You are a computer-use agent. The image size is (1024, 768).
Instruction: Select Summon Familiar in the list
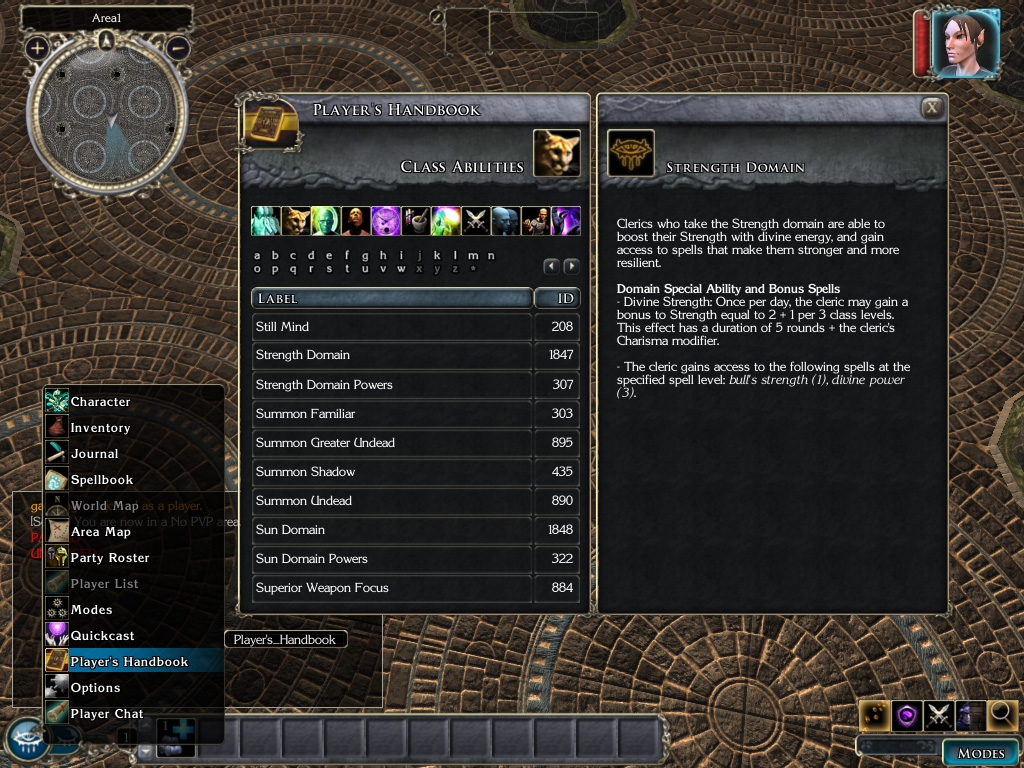(x=391, y=414)
